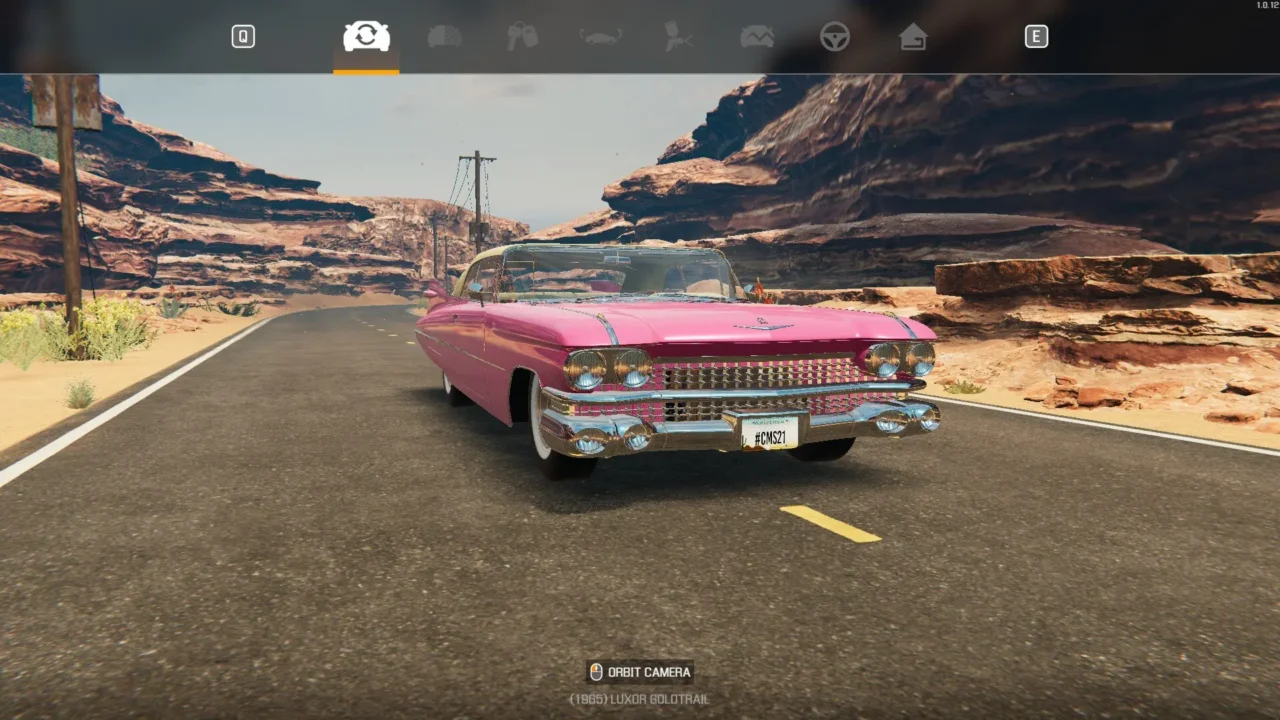The width and height of the screenshot is (1280, 720).
Task: Select the steering wheel test drive tab
Action: 835,37
